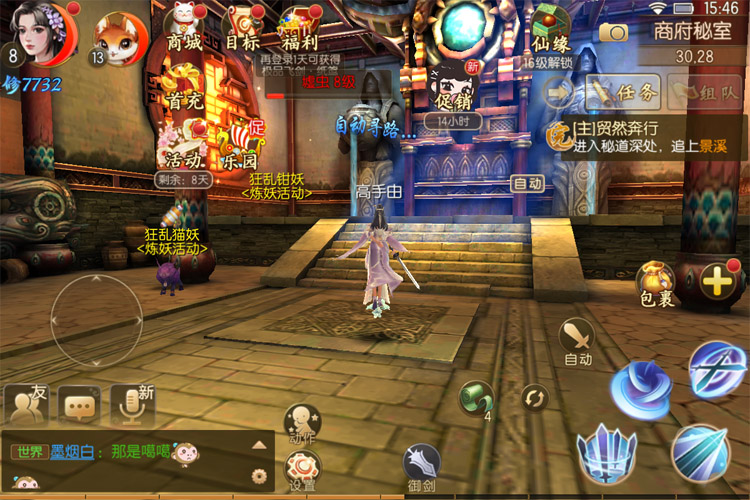Open the 包裹 inventory bag
Image resolution: width=750 pixels, height=500 pixels.
(x=654, y=283)
